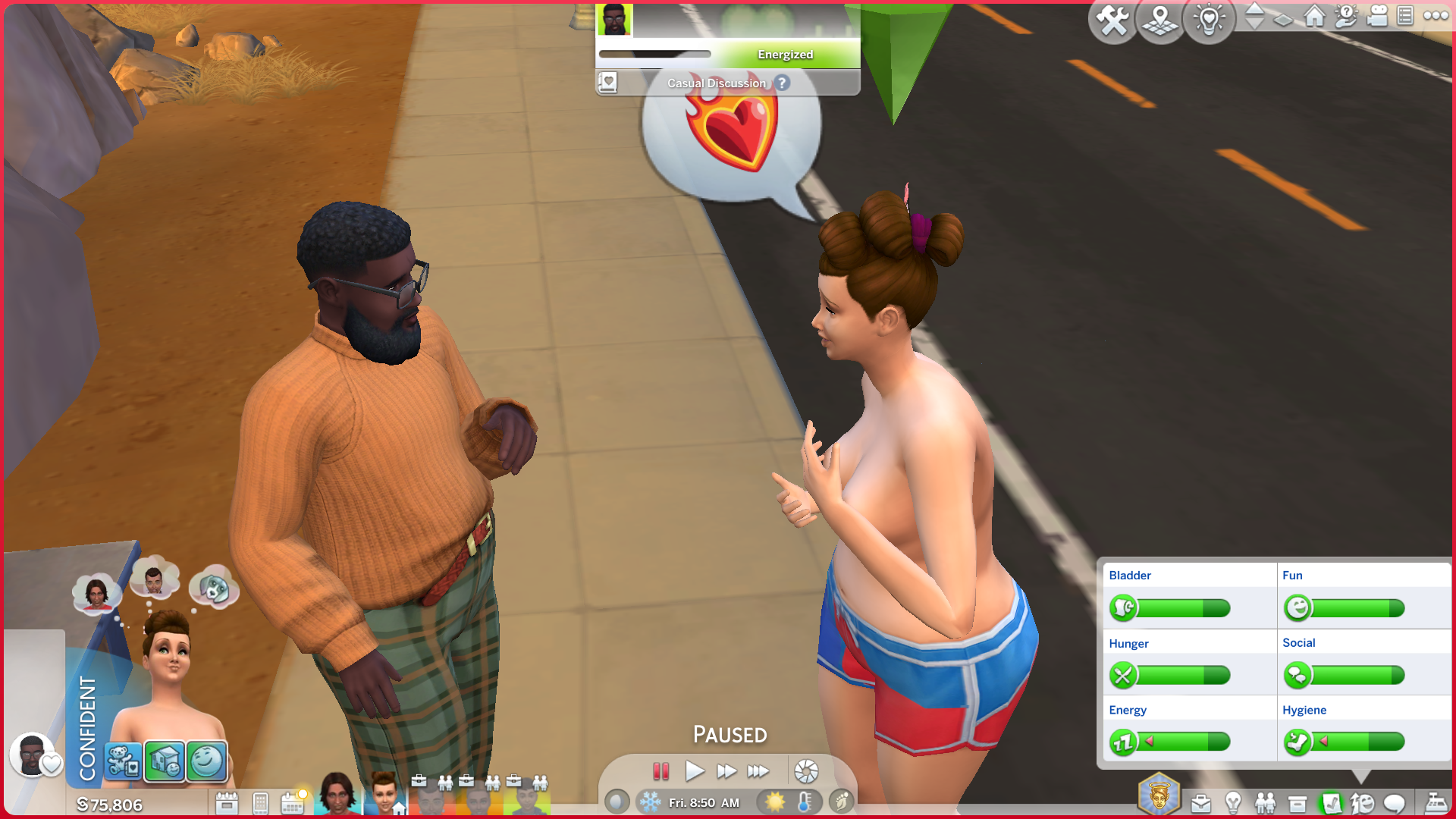Open Build Mode with the hammer-and-wrench icon
Image resolution: width=1456 pixels, height=819 pixels.
pyautogui.click(x=1112, y=20)
